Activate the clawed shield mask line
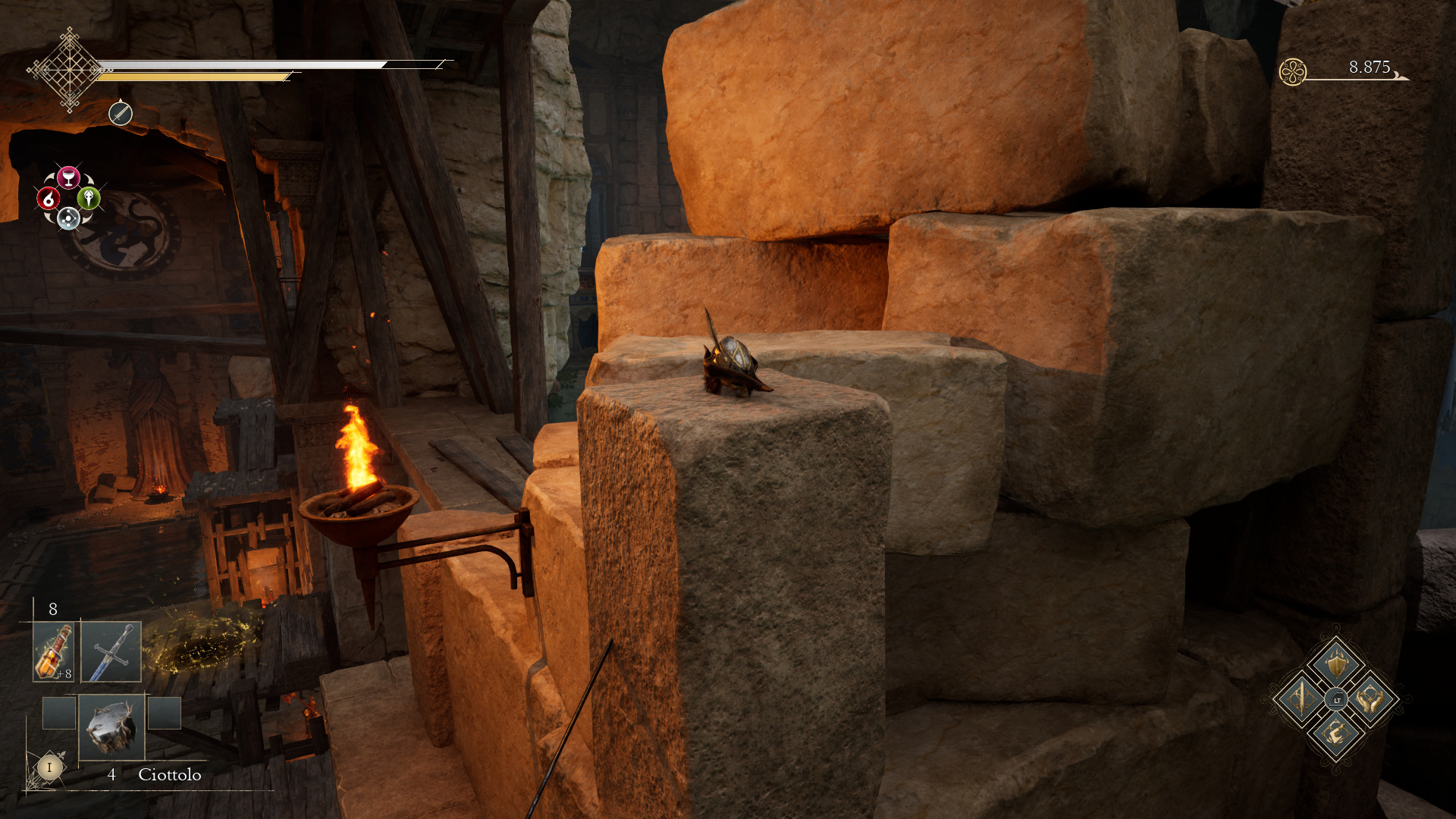 point(1335,663)
